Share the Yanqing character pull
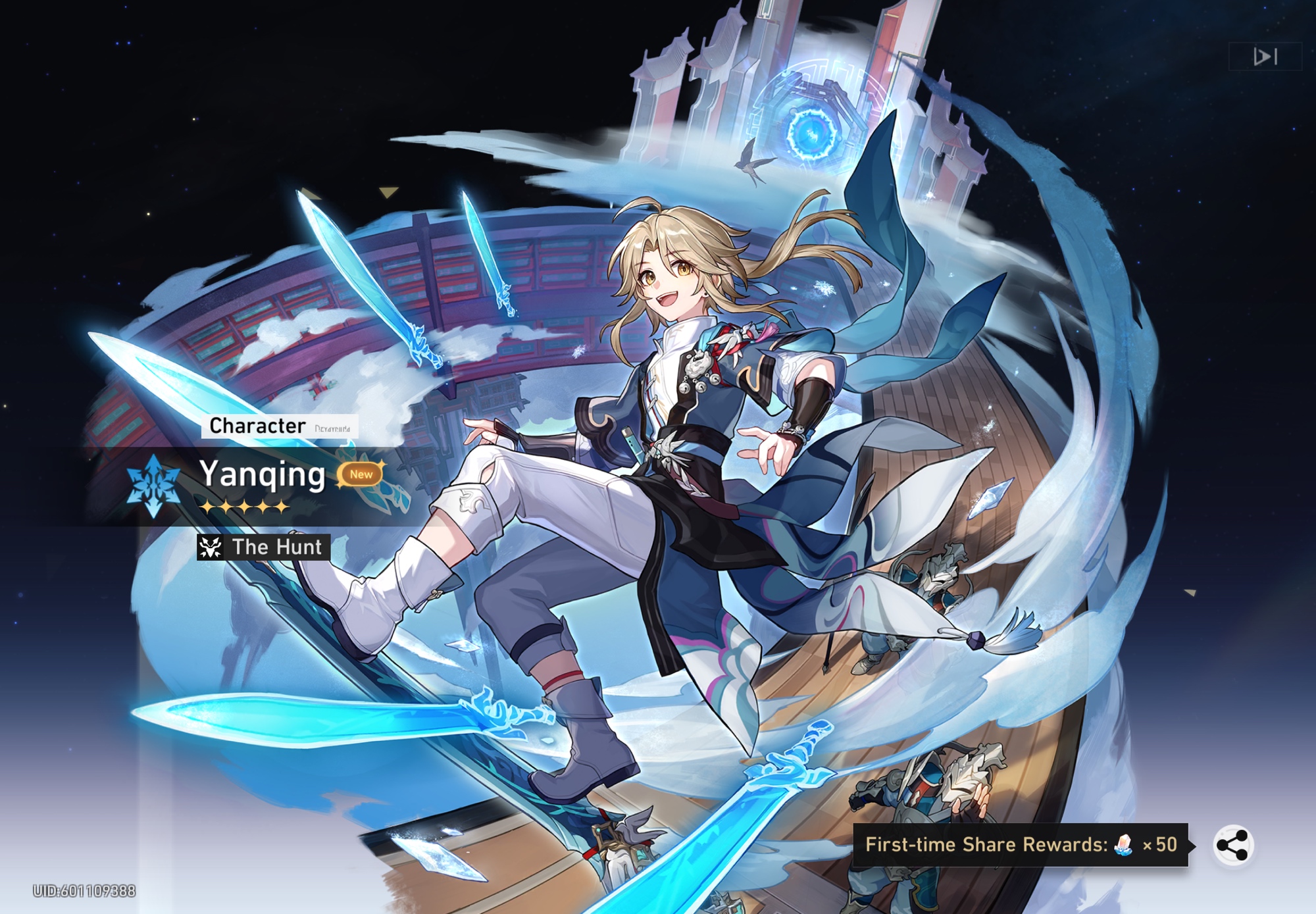1316x914 pixels. tap(1233, 845)
